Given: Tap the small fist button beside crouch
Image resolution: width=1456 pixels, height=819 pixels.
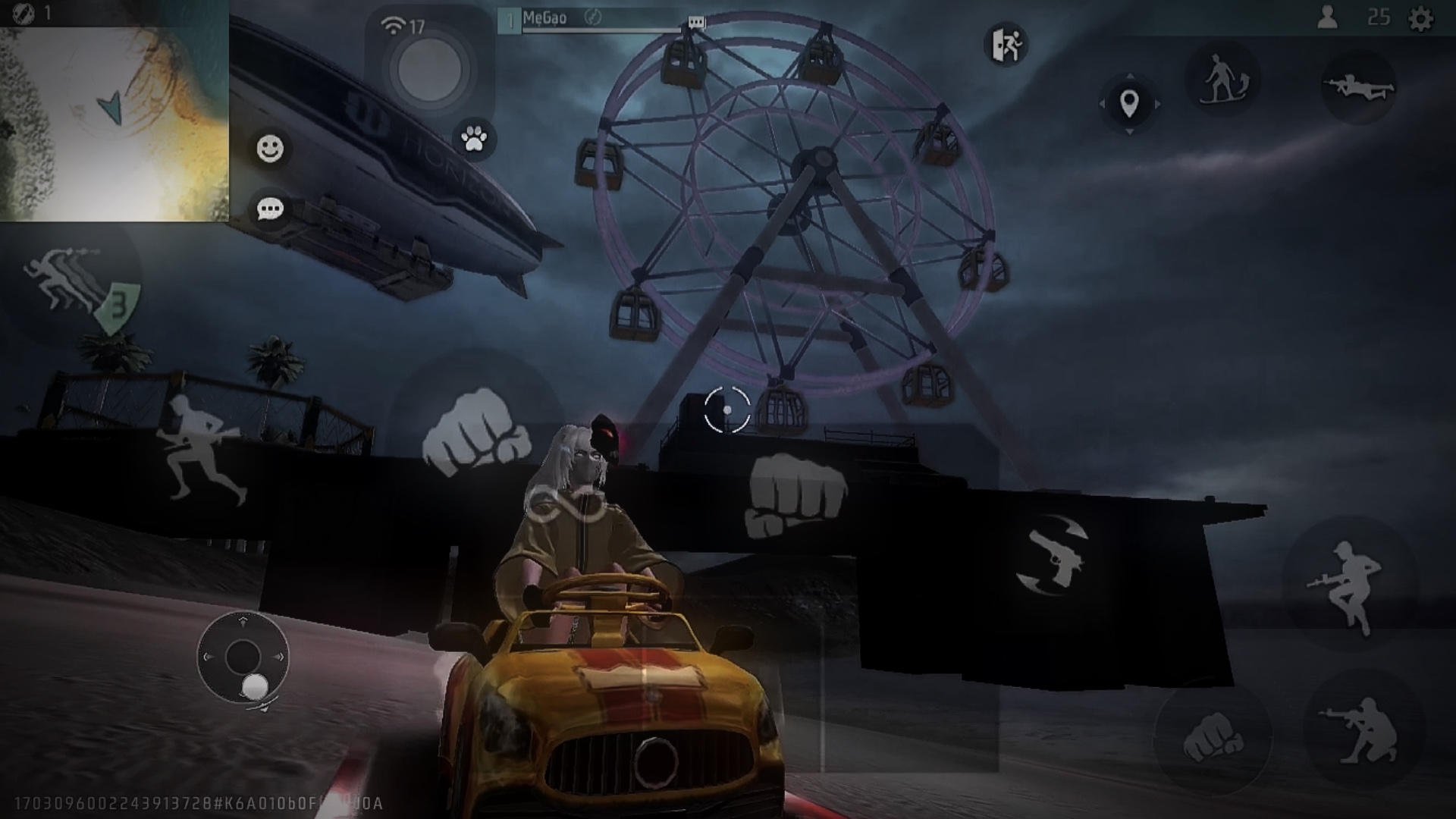Looking at the screenshot, I should coord(1212,736).
